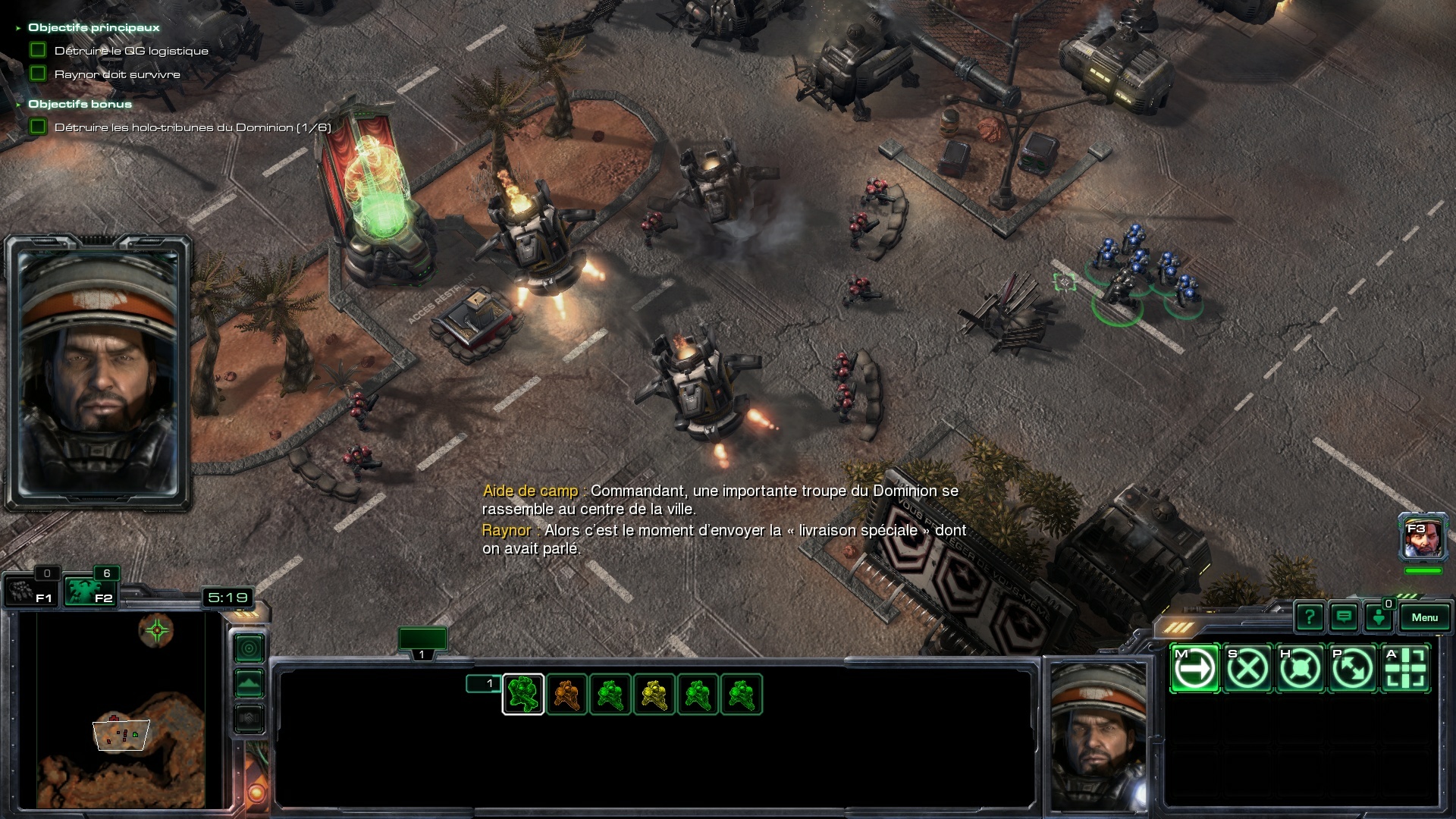Collapse the Objectifs bonus section
This screenshot has width=1456, height=819.
(18, 105)
